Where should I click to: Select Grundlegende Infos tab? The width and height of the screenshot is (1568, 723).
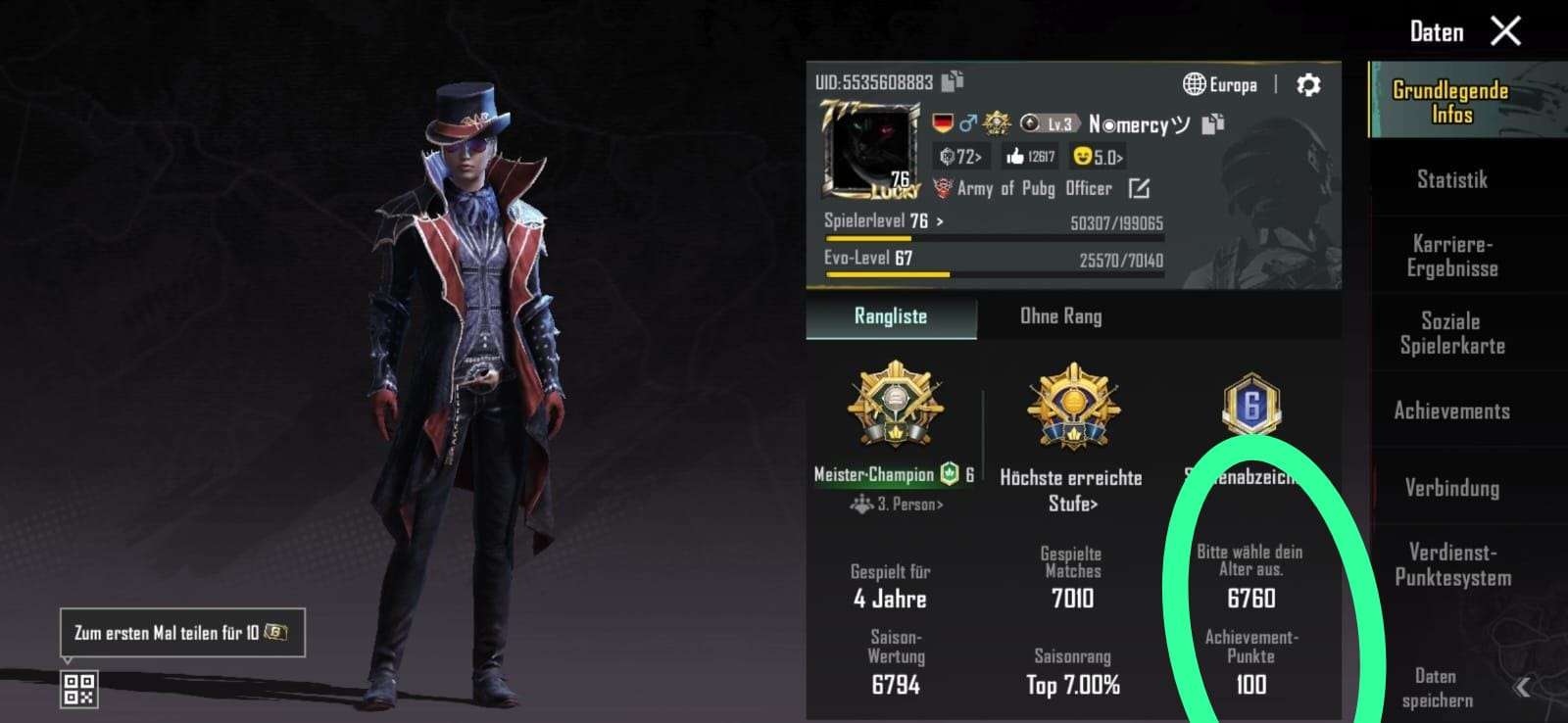click(1450, 102)
